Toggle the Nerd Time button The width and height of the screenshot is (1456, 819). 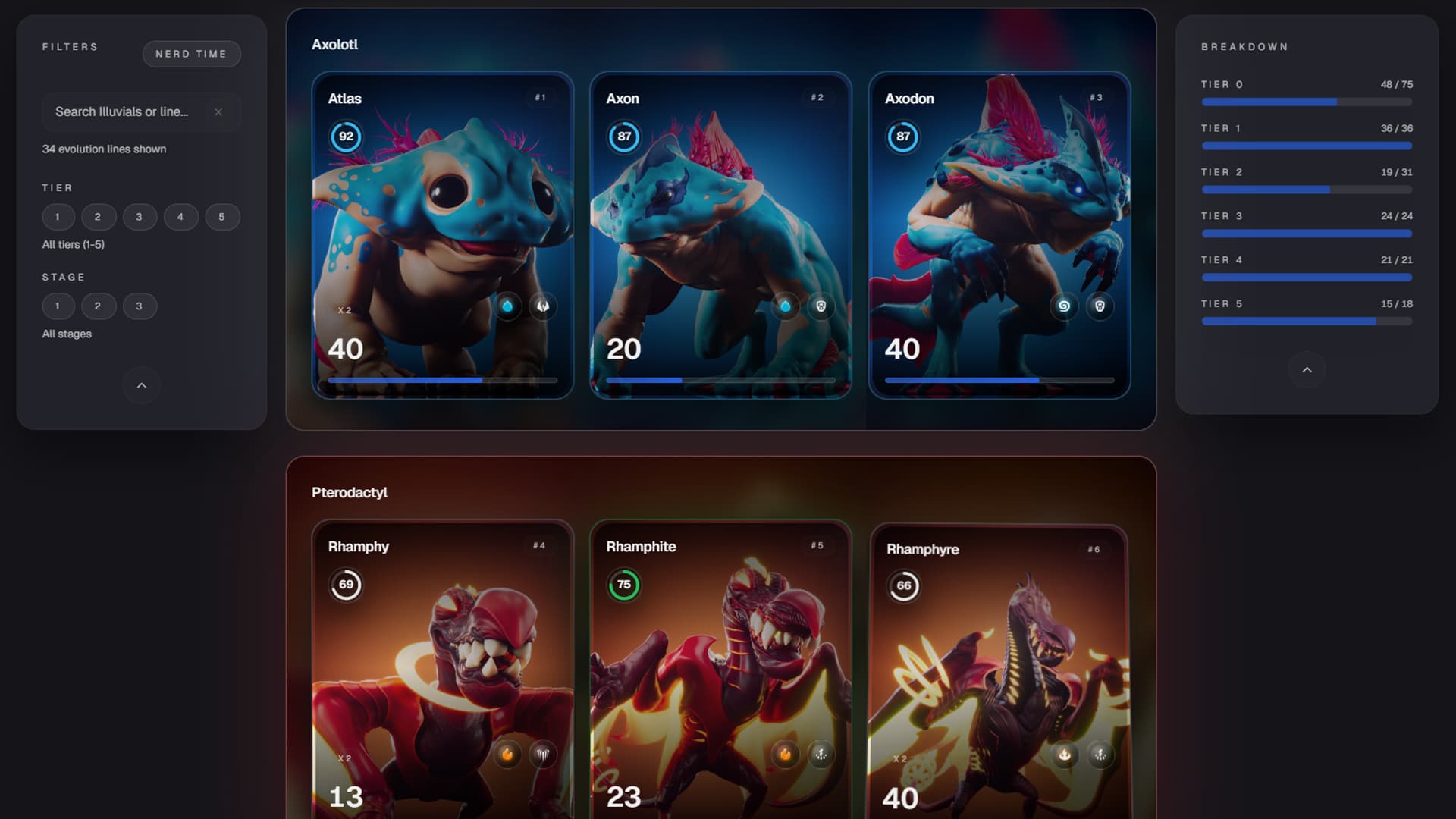pos(191,54)
